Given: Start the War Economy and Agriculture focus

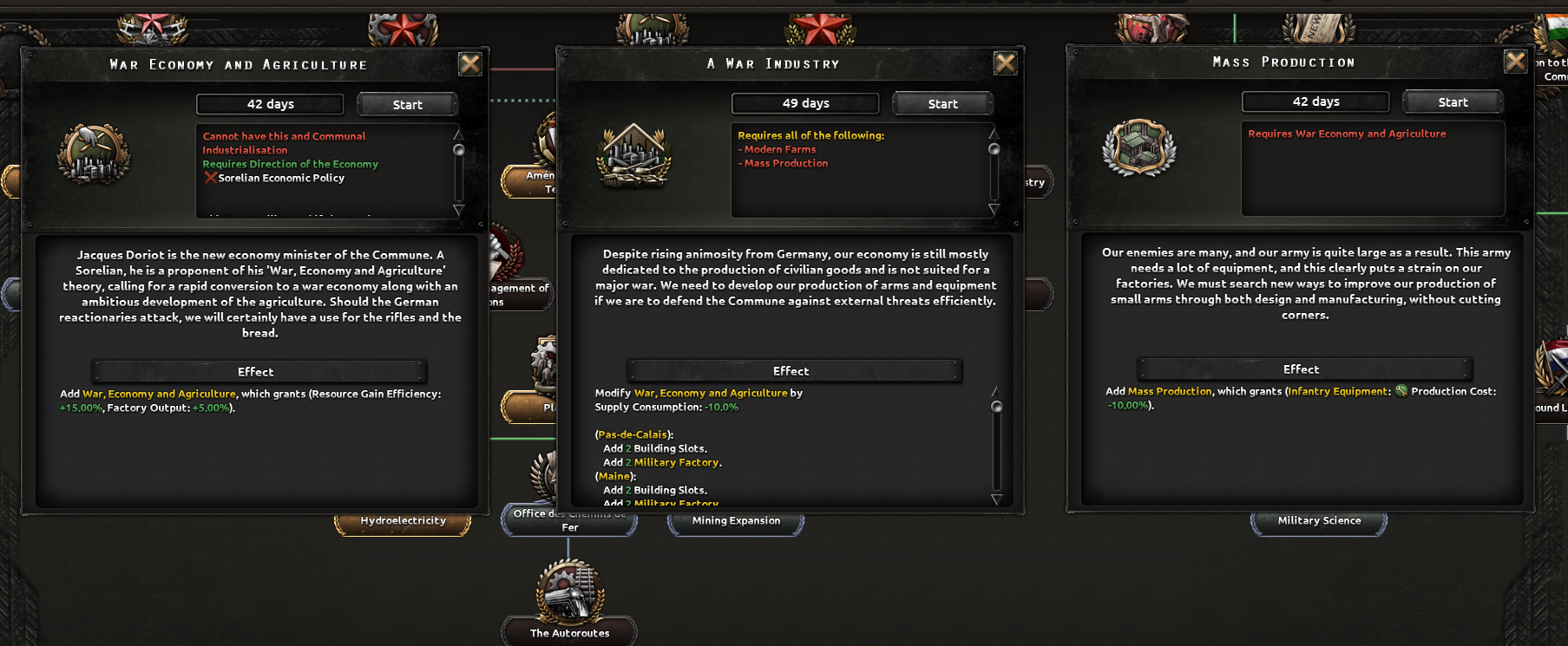Looking at the screenshot, I should (406, 103).
